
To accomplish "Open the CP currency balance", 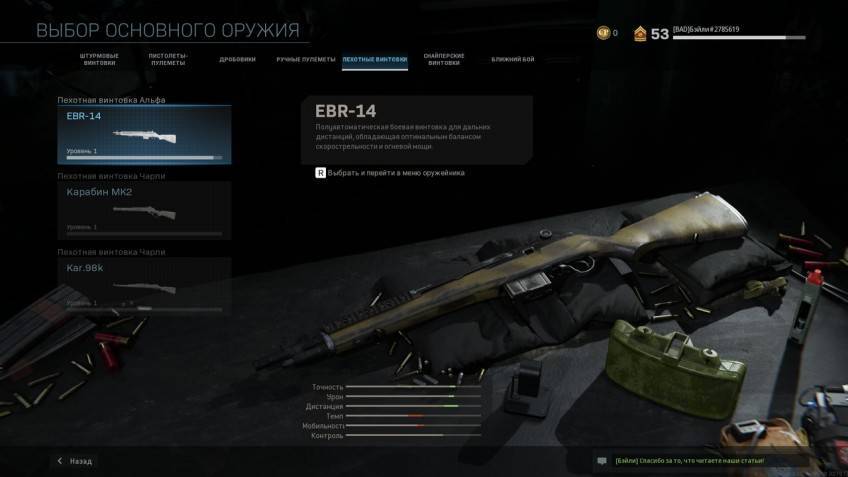I will click(x=607, y=33).
